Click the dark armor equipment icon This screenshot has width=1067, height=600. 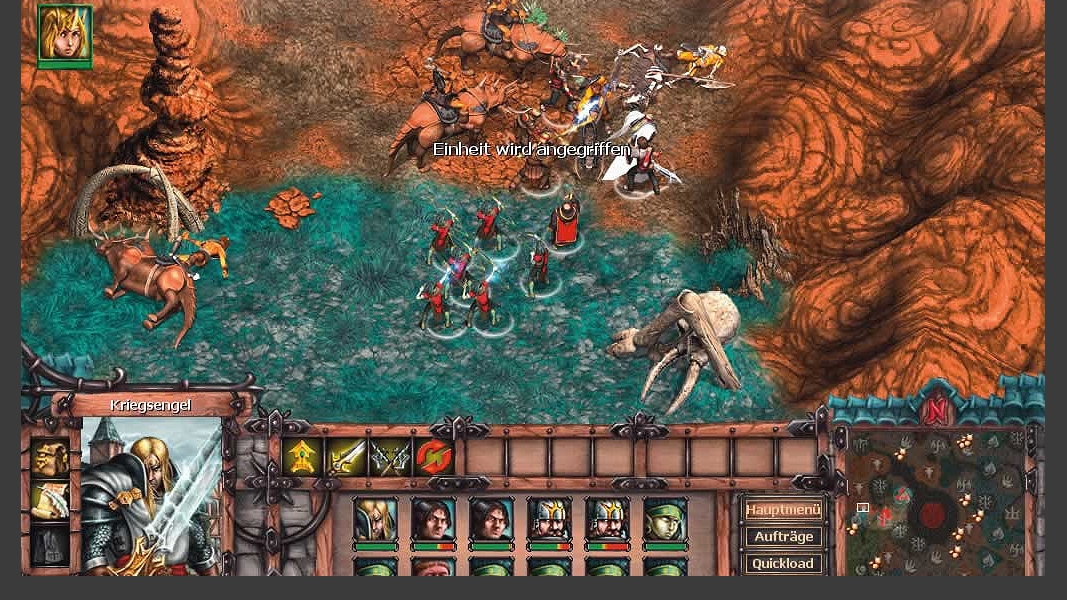click(50, 544)
